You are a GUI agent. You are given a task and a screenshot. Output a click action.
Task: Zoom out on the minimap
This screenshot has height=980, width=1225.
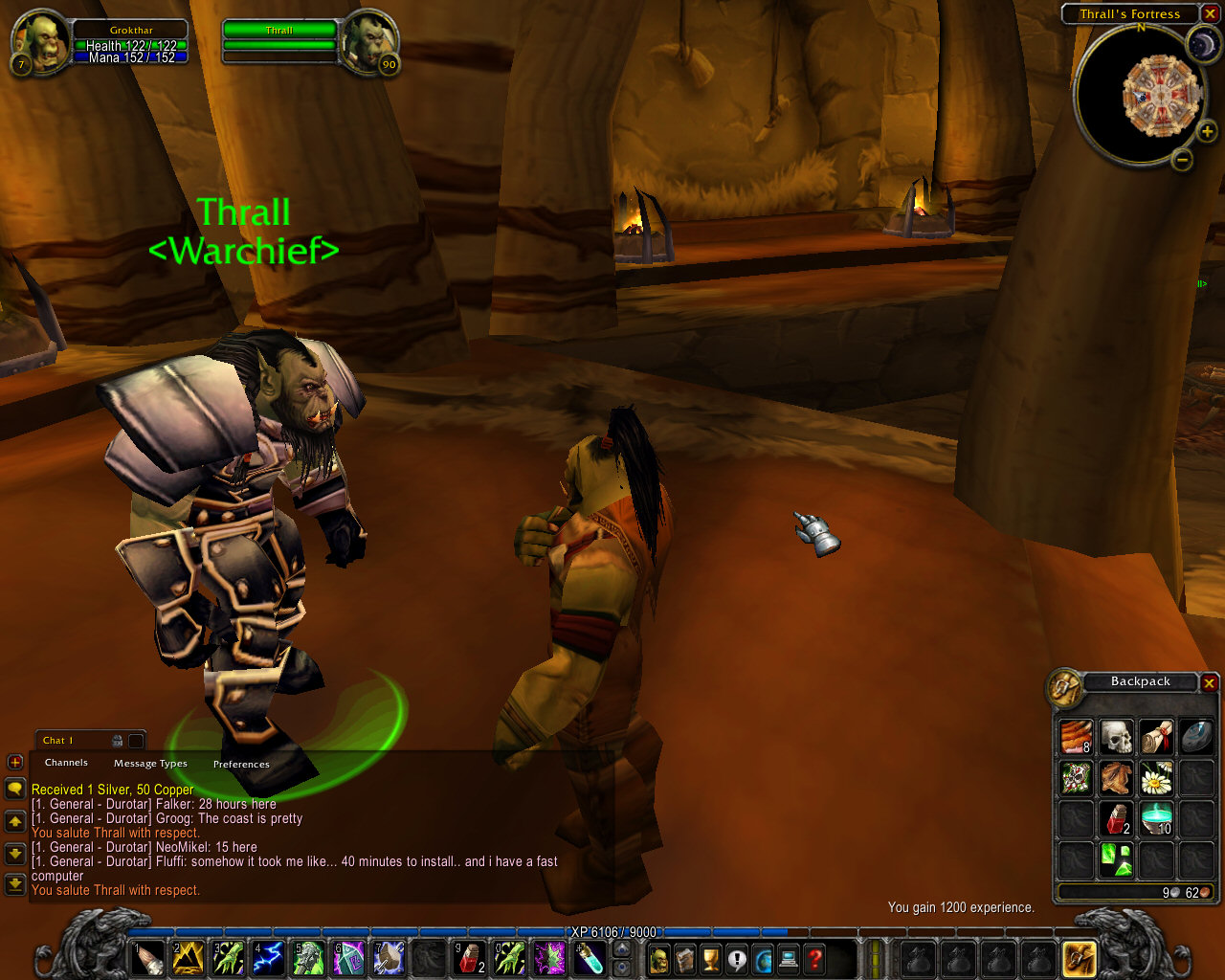click(x=1182, y=160)
